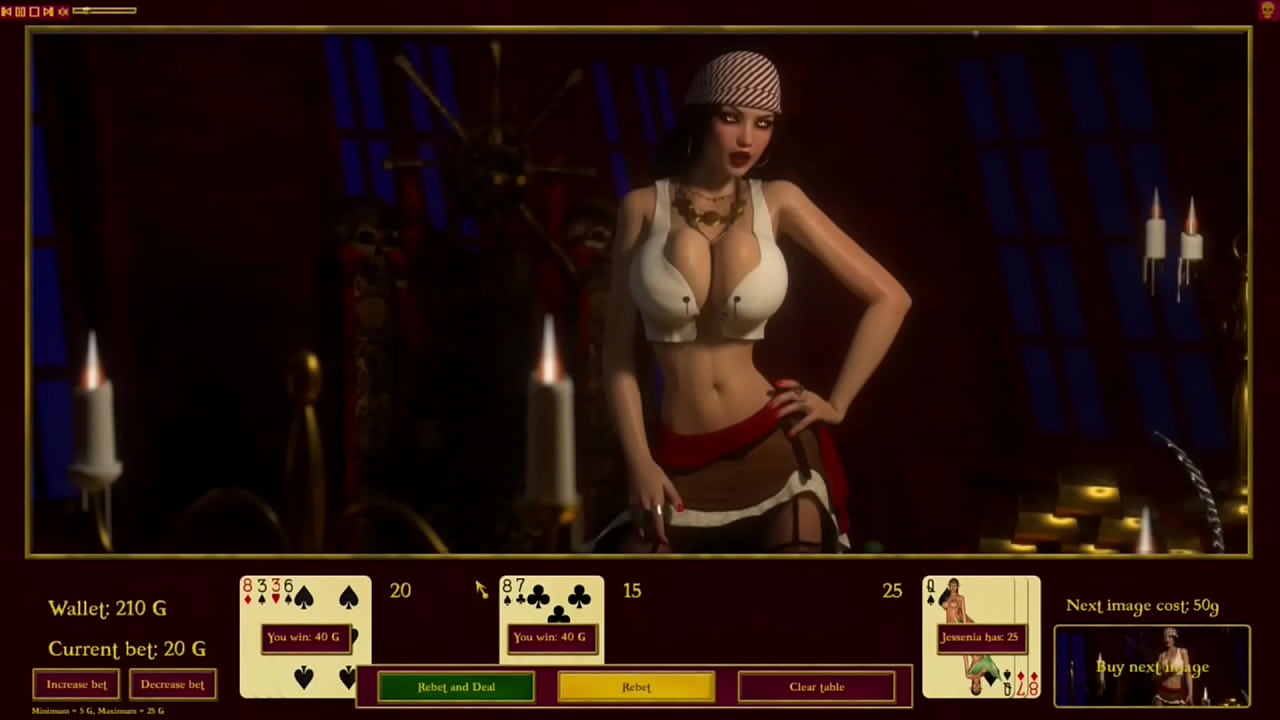Click Clear table
Viewport: 1280px width, 720px height.
(816, 687)
